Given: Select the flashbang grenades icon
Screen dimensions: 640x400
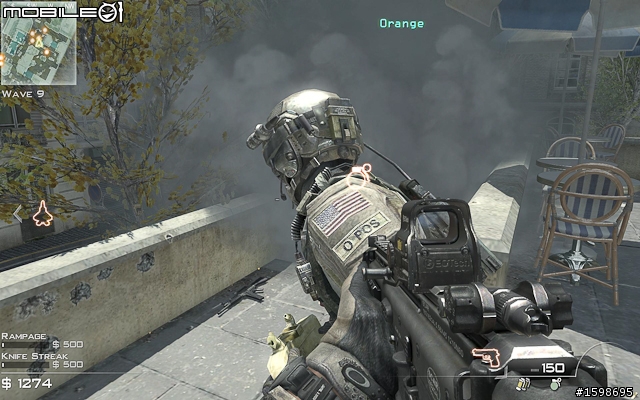Looking at the screenshot, I should tap(524, 382).
